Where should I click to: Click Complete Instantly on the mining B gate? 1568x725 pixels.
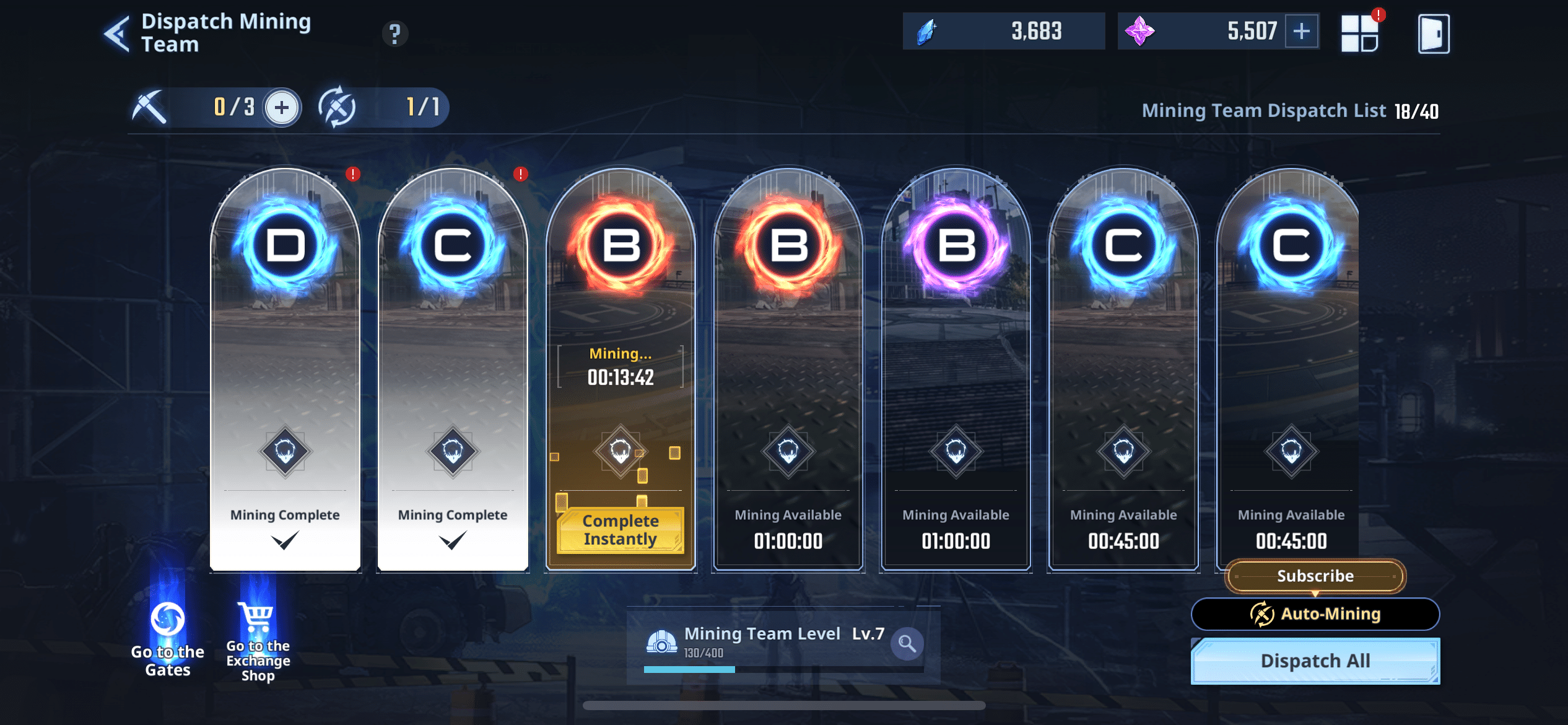(x=619, y=530)
